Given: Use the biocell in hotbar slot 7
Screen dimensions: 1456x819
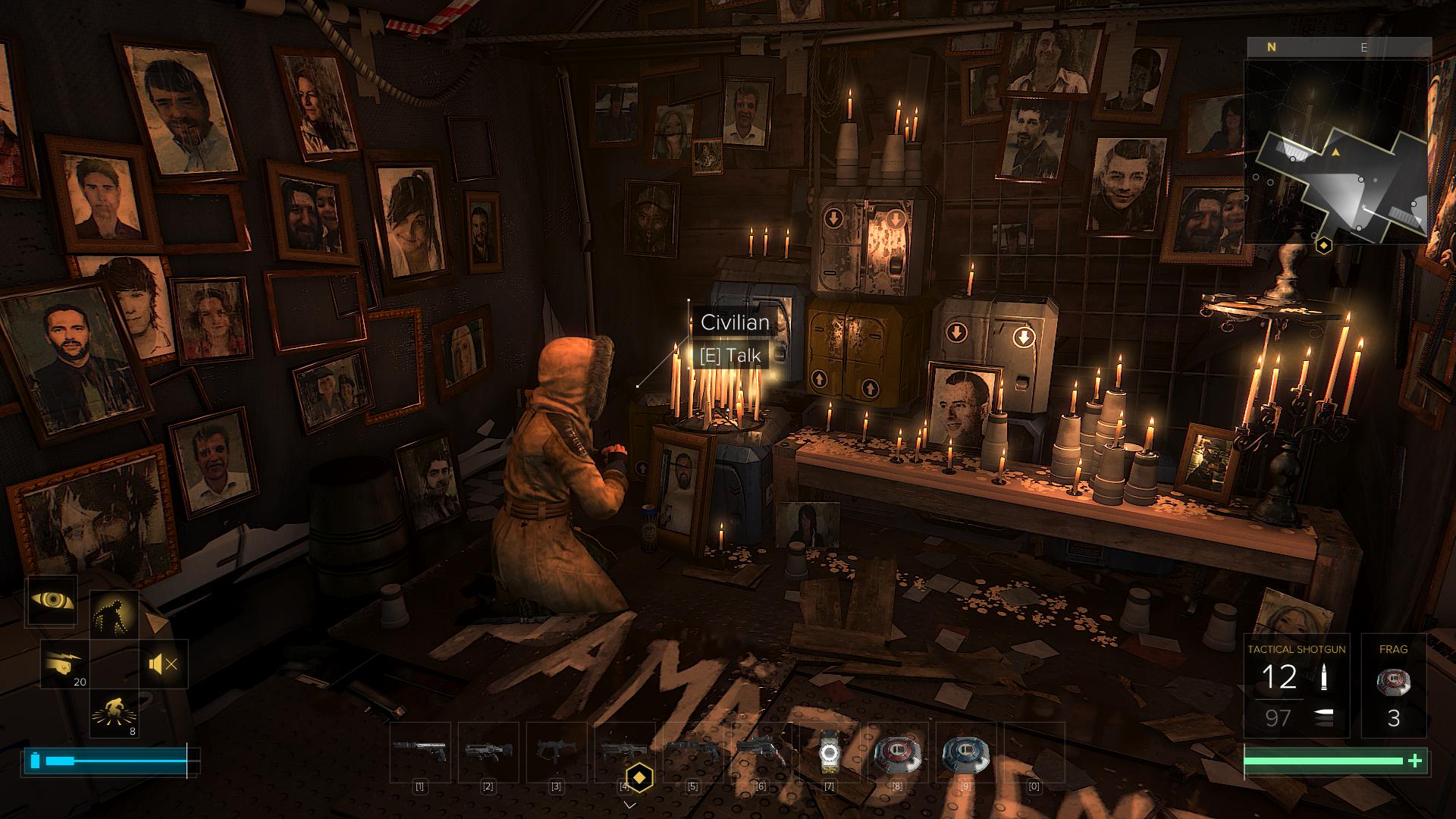Looking at the screenshot, I should tap(829, 753).
